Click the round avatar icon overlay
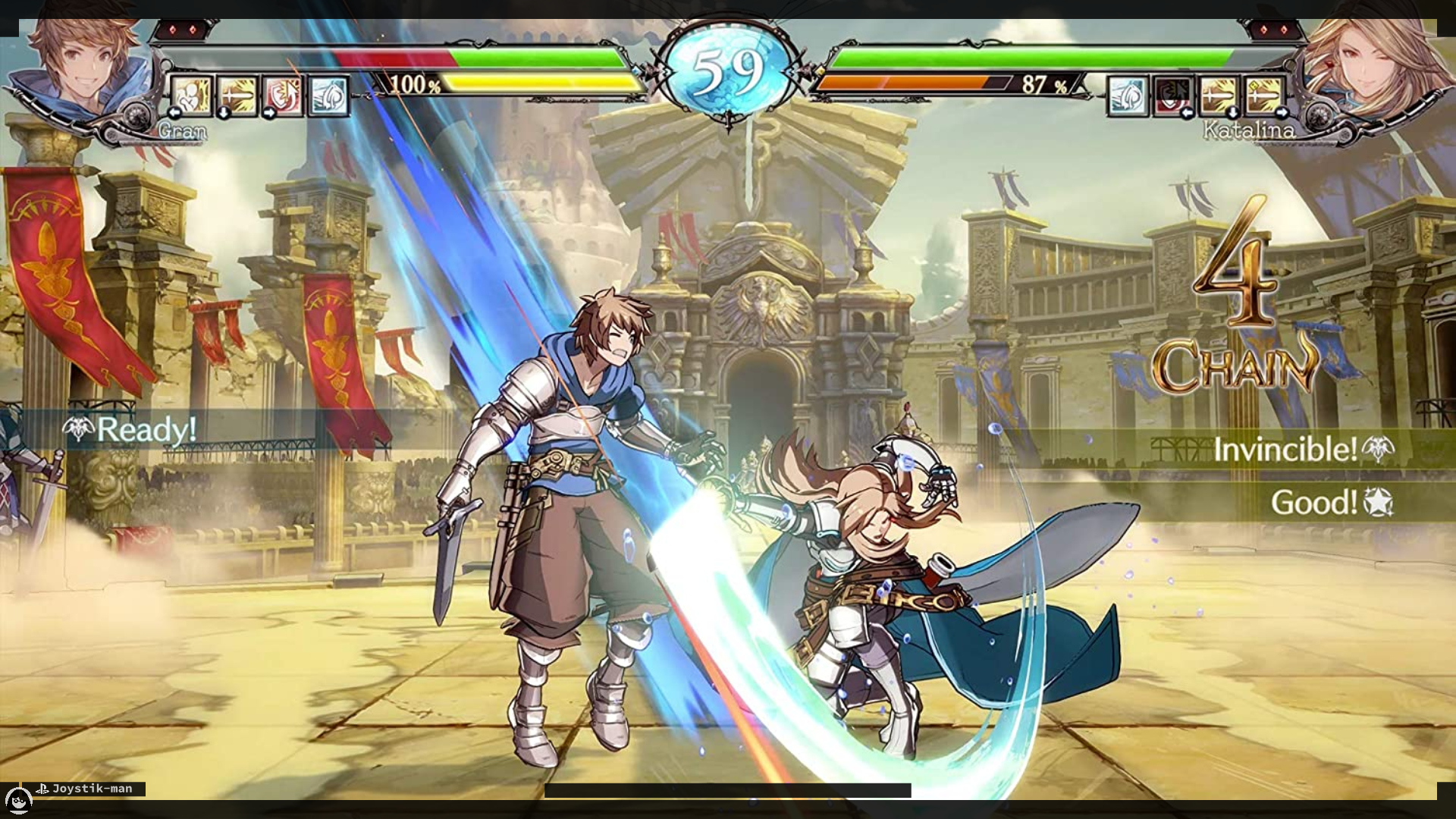This screenshot has width=1456, height=819. [18, 799]
